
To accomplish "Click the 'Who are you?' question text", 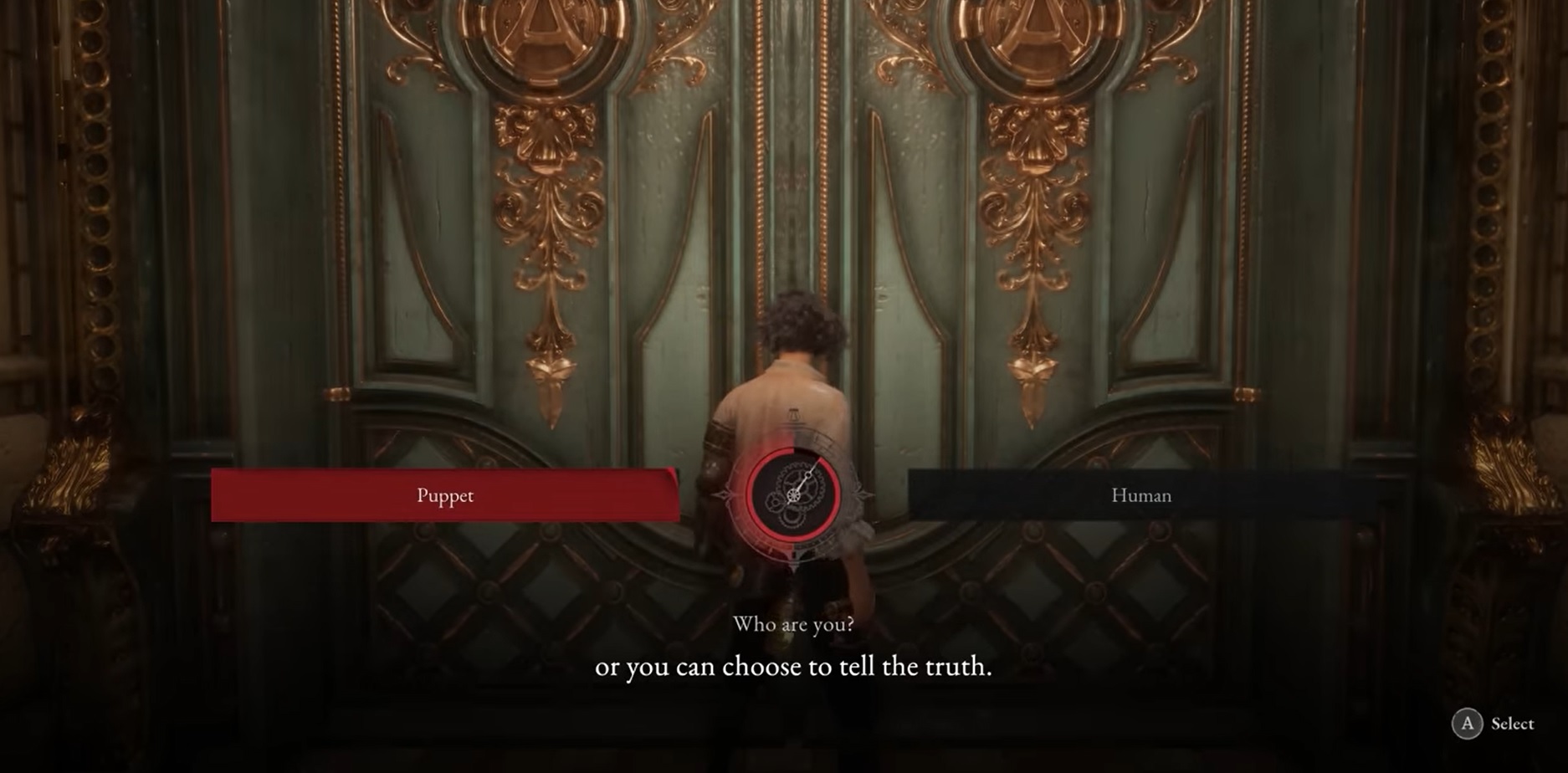I will pyautogui.click(x=793, y=624).
